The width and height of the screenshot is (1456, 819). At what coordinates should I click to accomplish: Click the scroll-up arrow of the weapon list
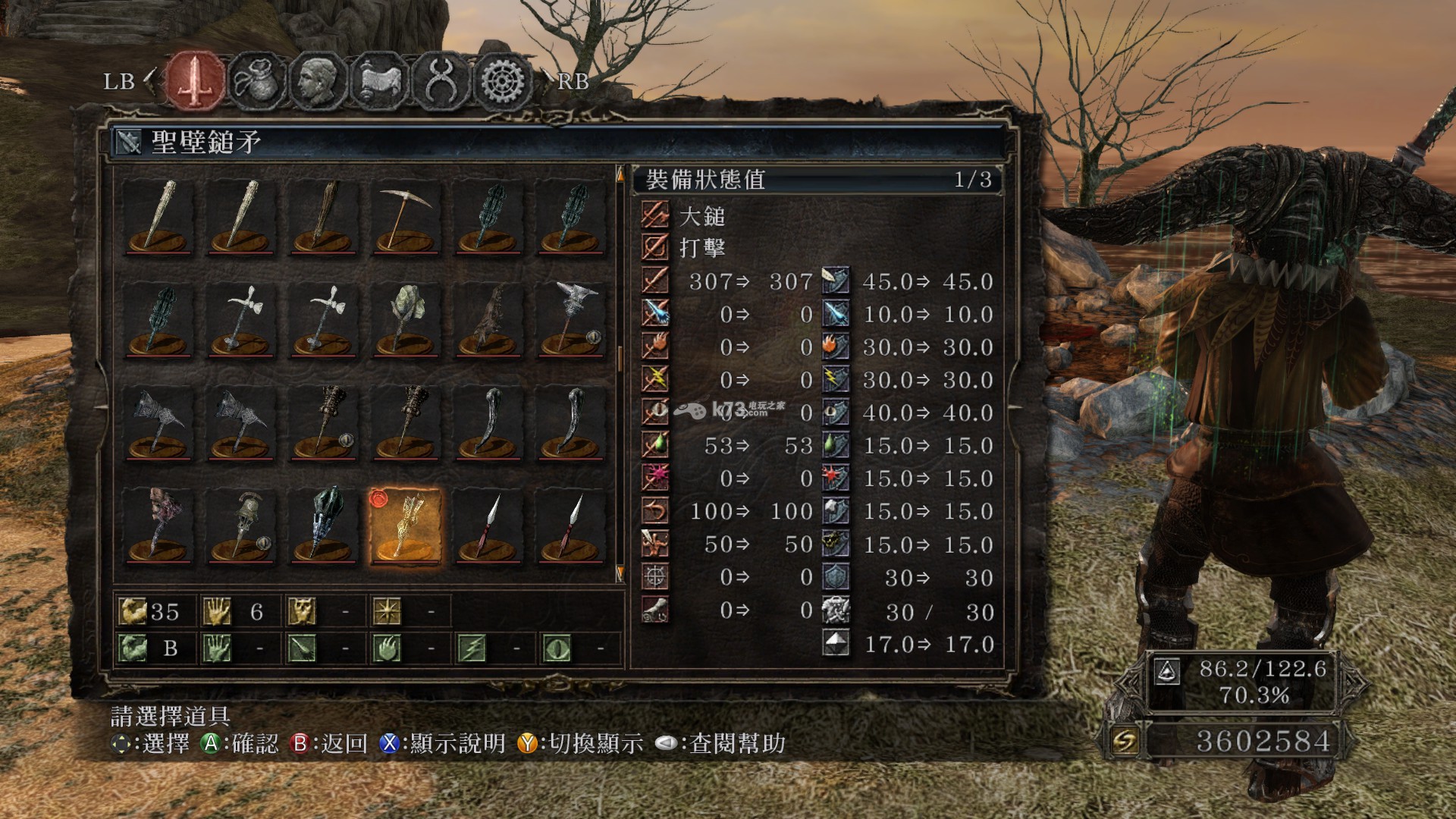click(x=620, y=175)
